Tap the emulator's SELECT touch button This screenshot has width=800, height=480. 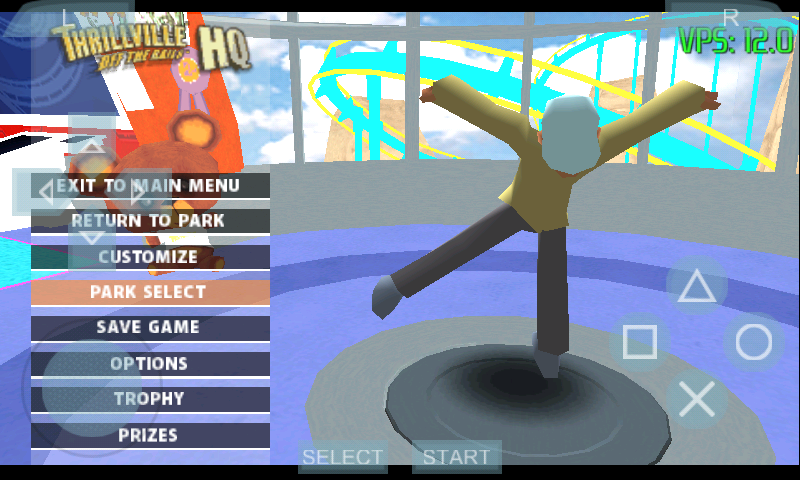click(x=343, y=457)
